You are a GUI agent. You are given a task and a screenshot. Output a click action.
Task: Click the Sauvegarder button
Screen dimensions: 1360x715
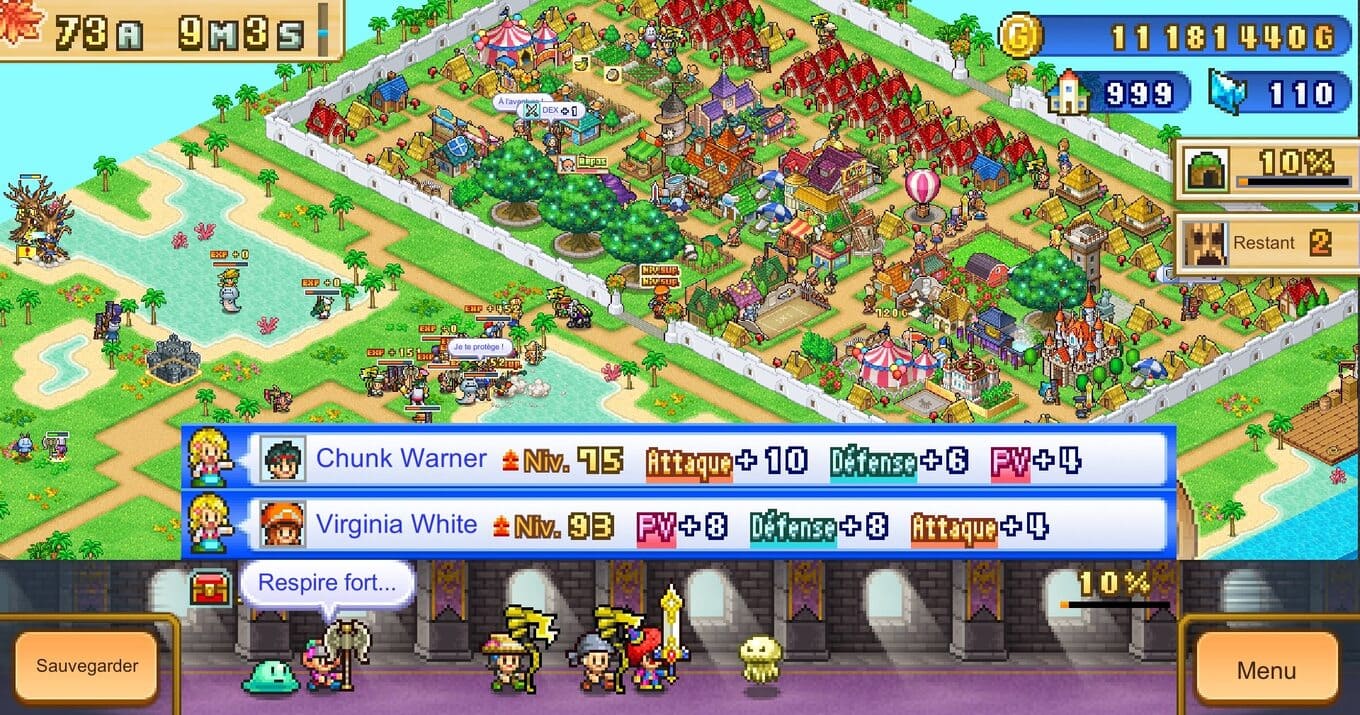click(87, 666)
